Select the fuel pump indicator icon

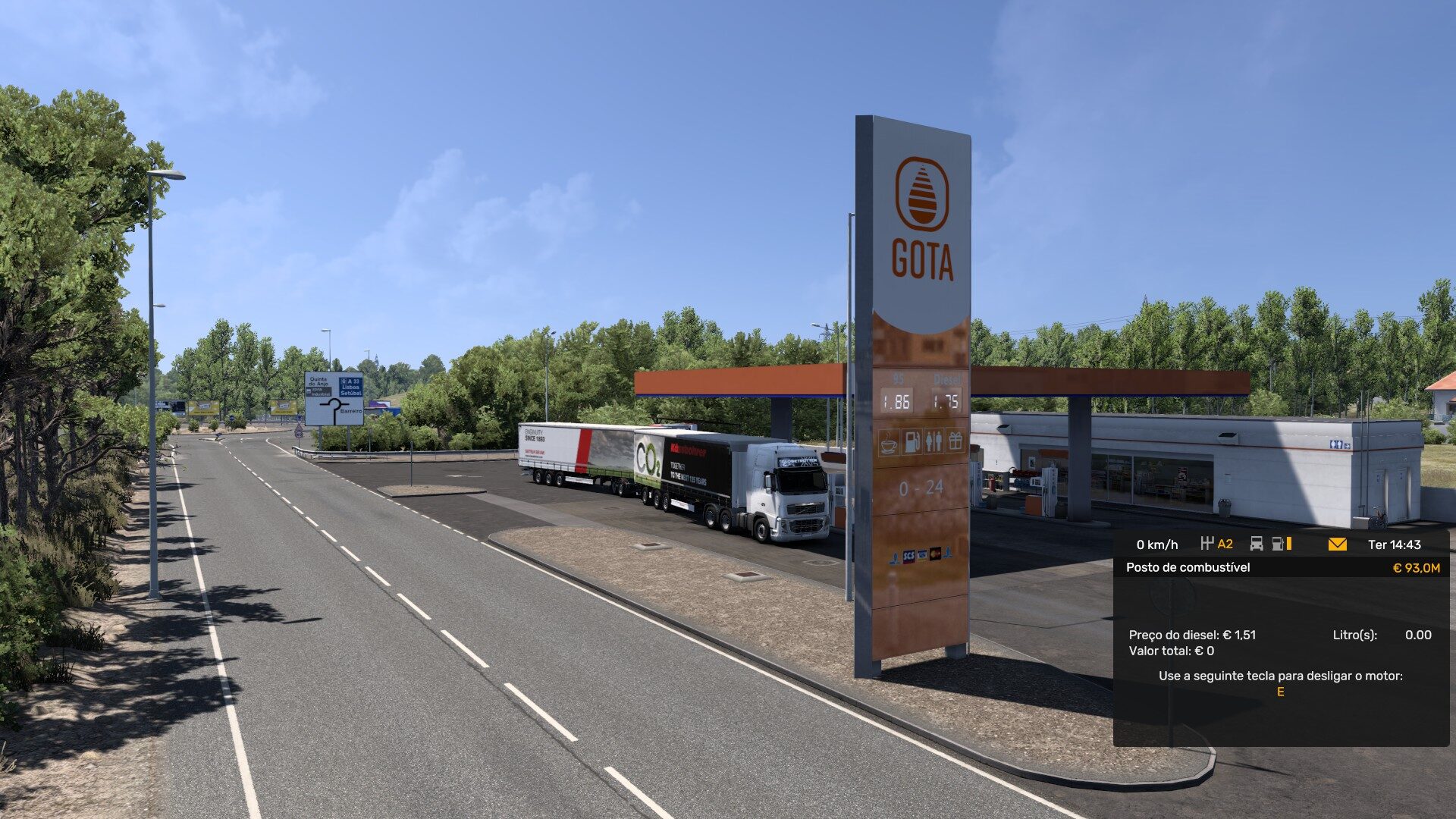[1279, 544]
